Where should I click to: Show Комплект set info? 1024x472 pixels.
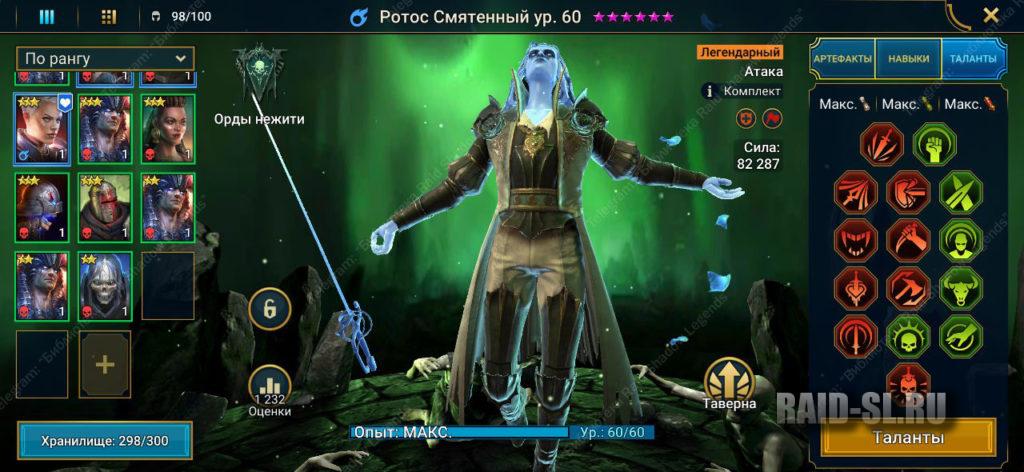click(x=714, y=90)
